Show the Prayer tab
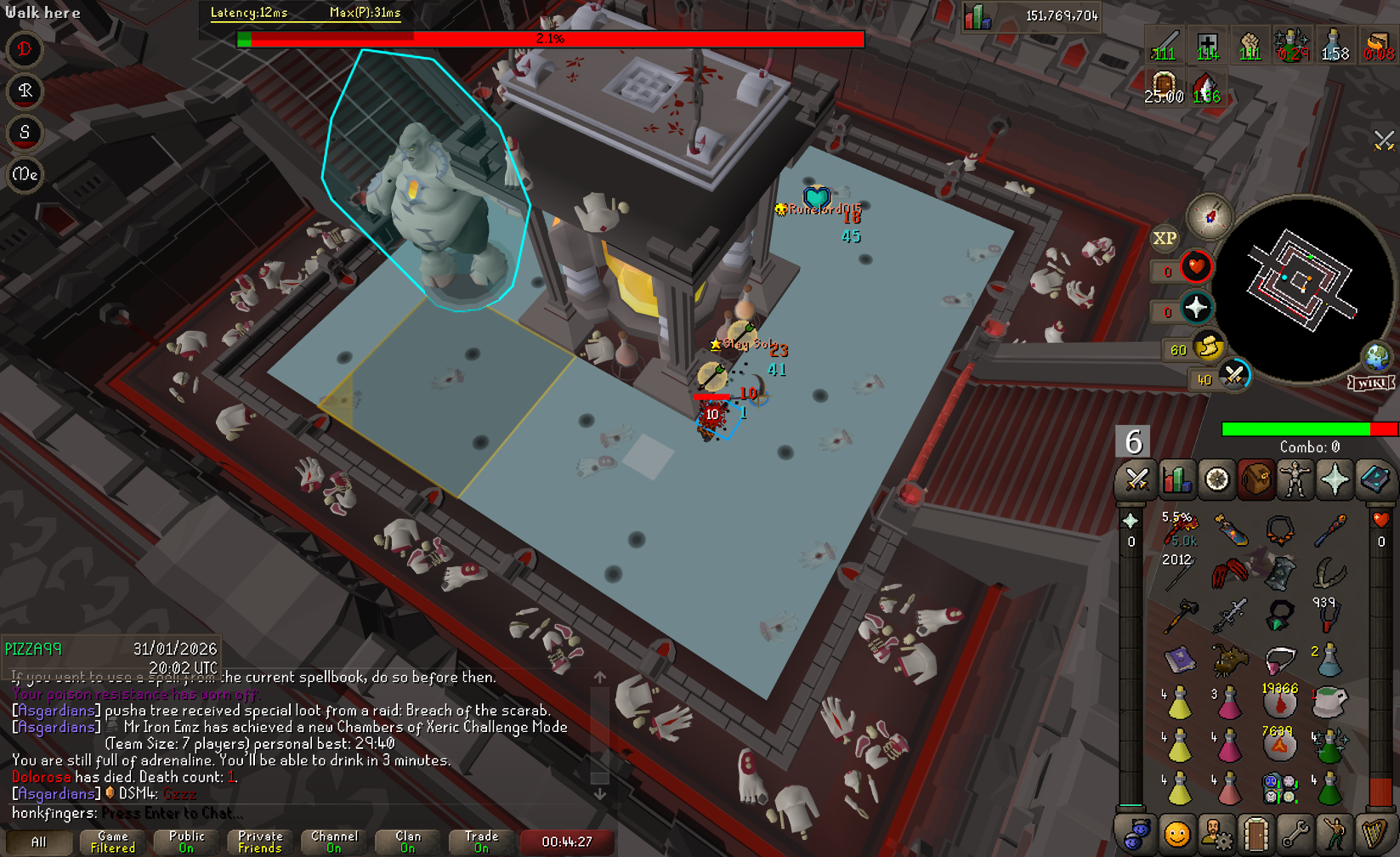Image resolution: width=1400 pixels, height=857 pixels. pos(1335,480)
